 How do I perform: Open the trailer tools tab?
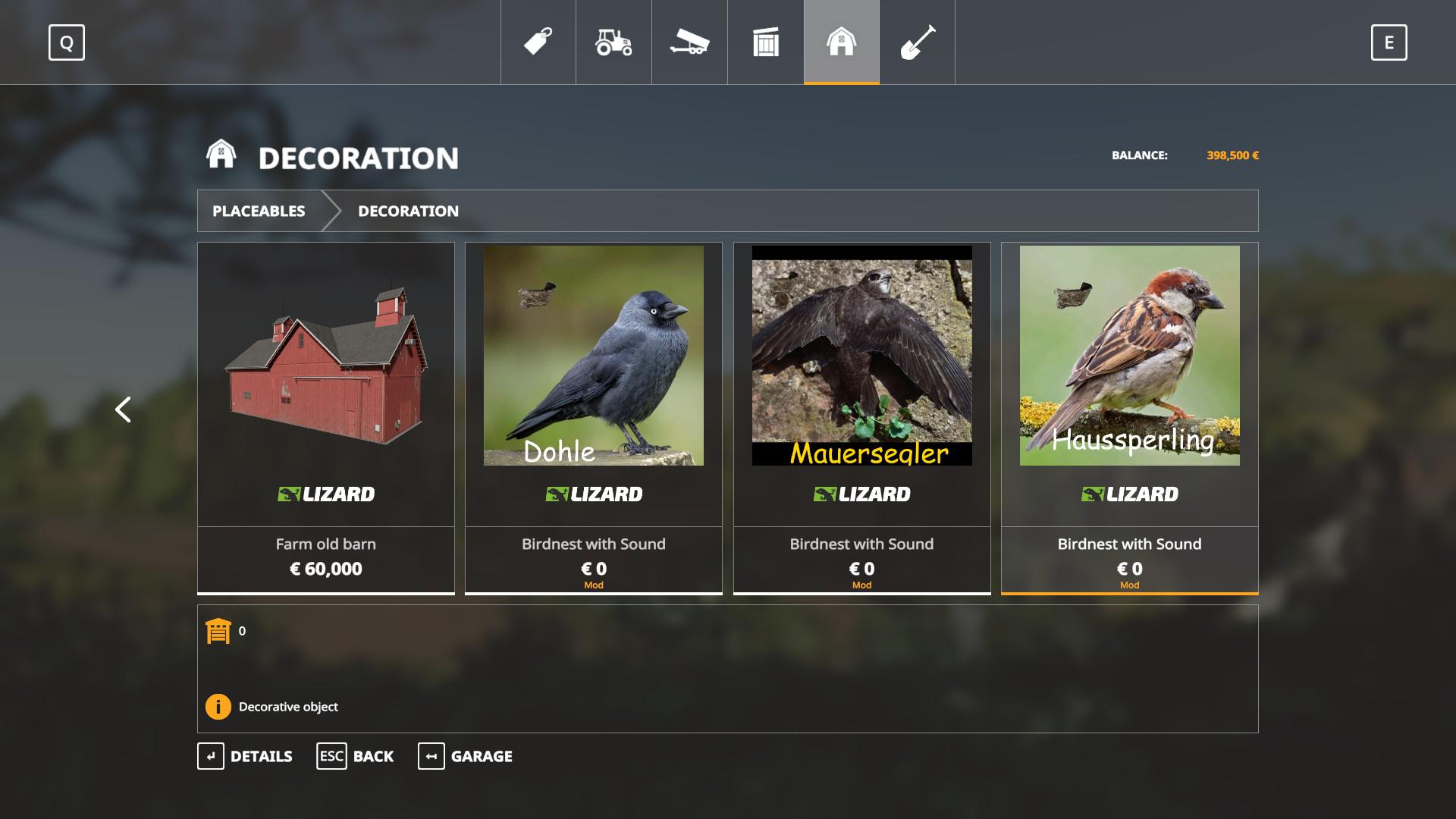pos(689,42)
